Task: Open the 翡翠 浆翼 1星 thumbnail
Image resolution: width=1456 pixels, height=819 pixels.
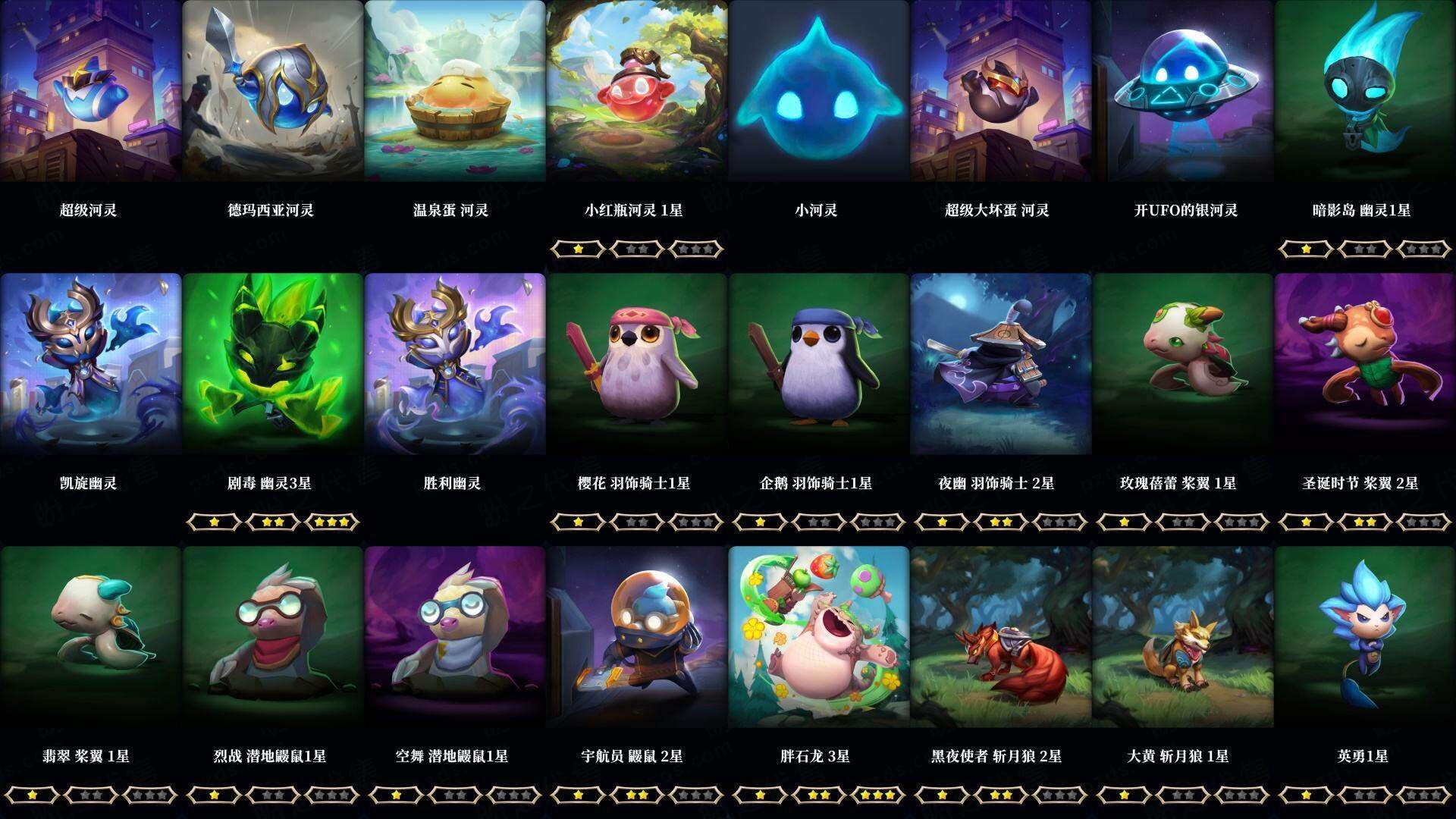Action: 91,637
